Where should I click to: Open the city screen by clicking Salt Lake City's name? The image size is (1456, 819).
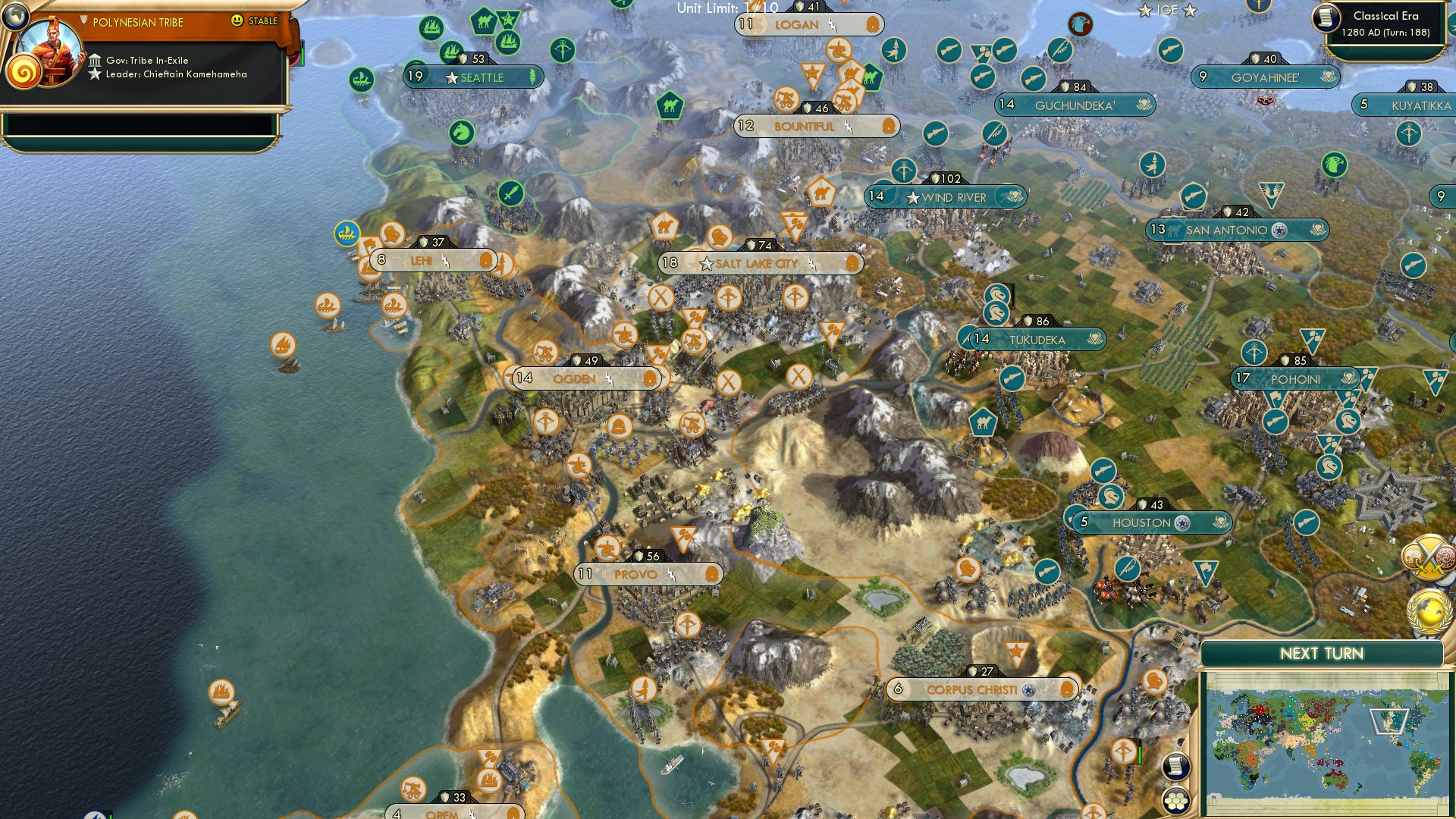(x=758, y=264)
